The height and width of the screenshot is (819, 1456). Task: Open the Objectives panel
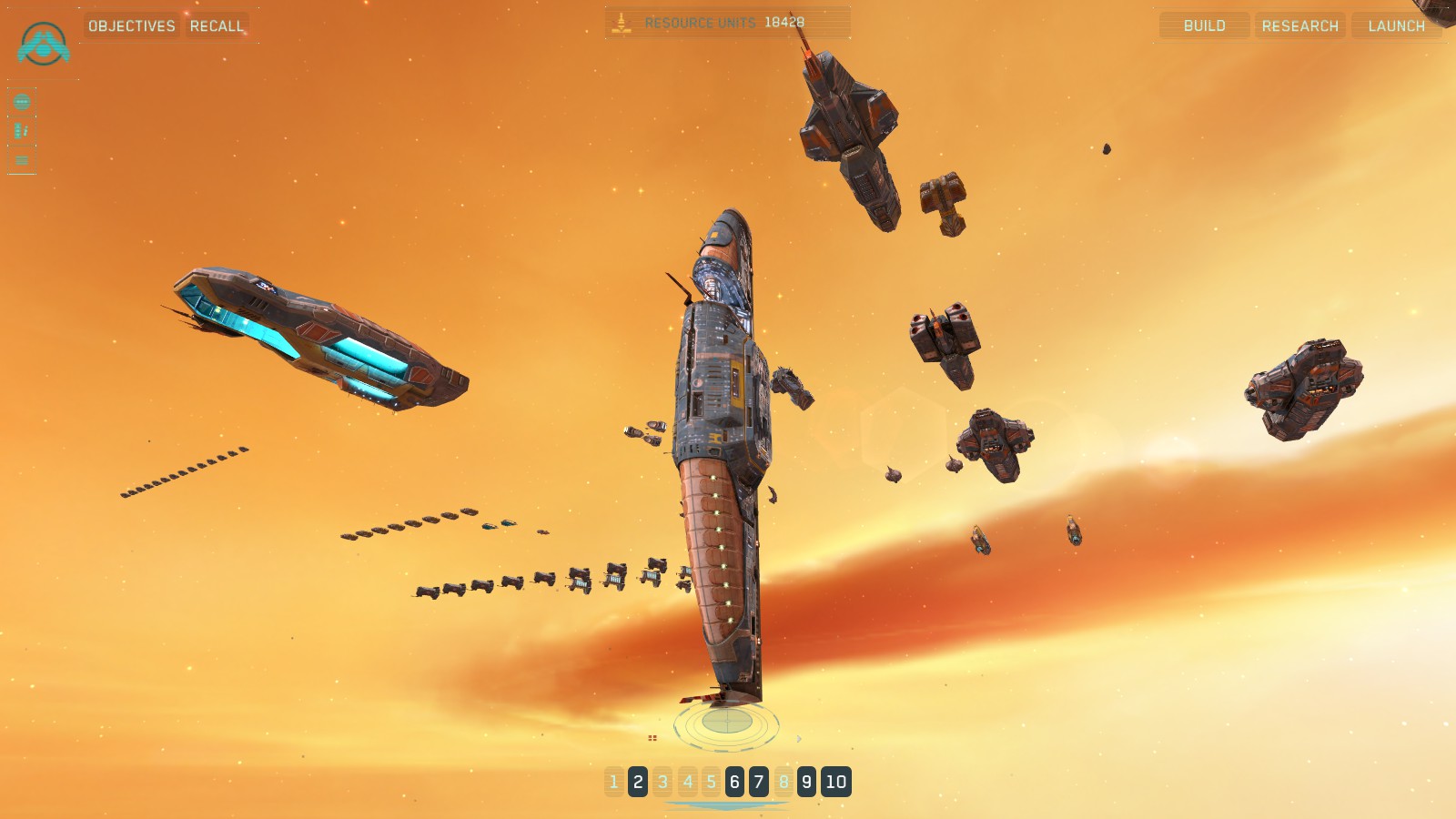coord(132,25)
